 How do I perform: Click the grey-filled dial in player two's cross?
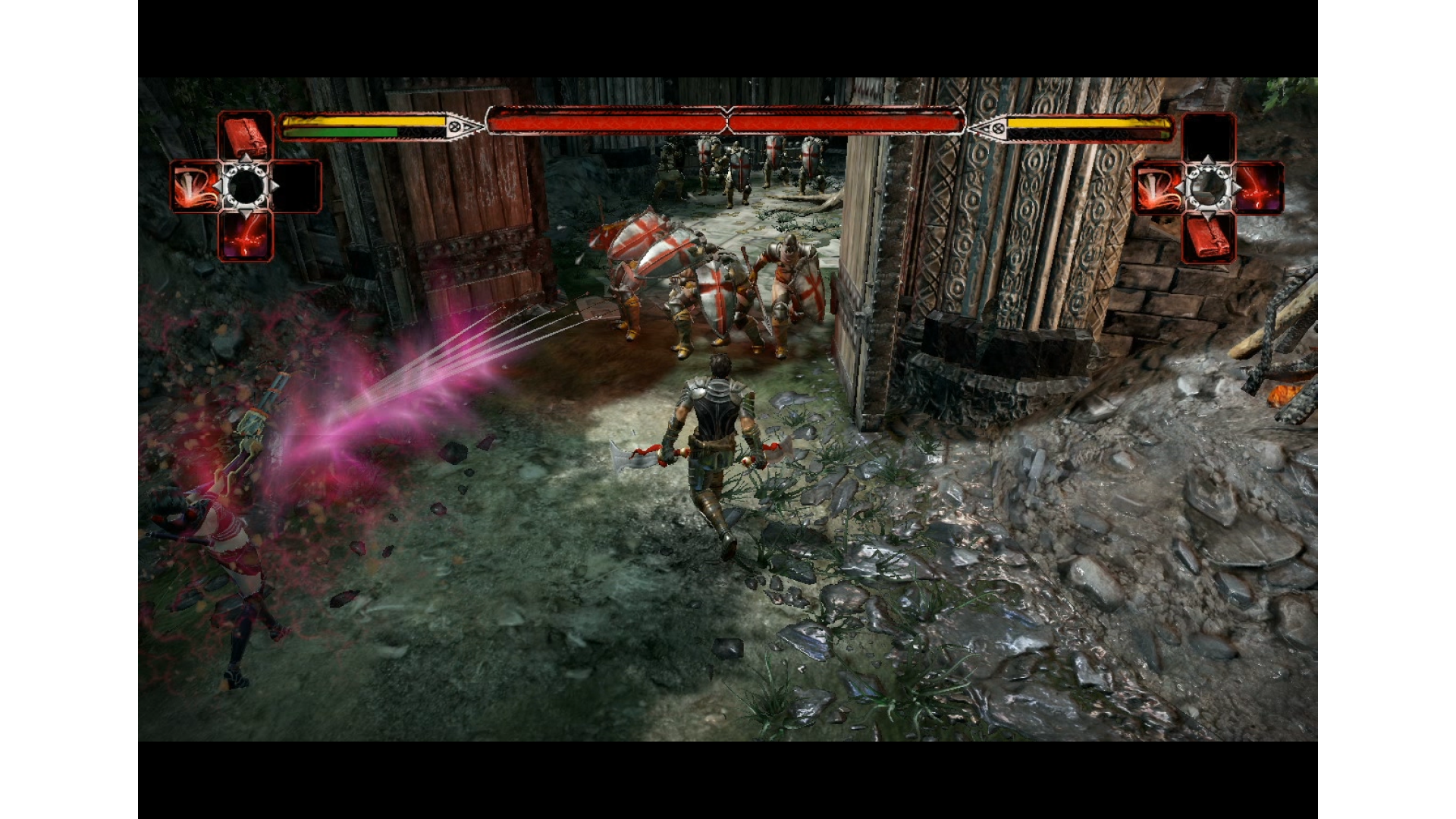point(1208,187)
